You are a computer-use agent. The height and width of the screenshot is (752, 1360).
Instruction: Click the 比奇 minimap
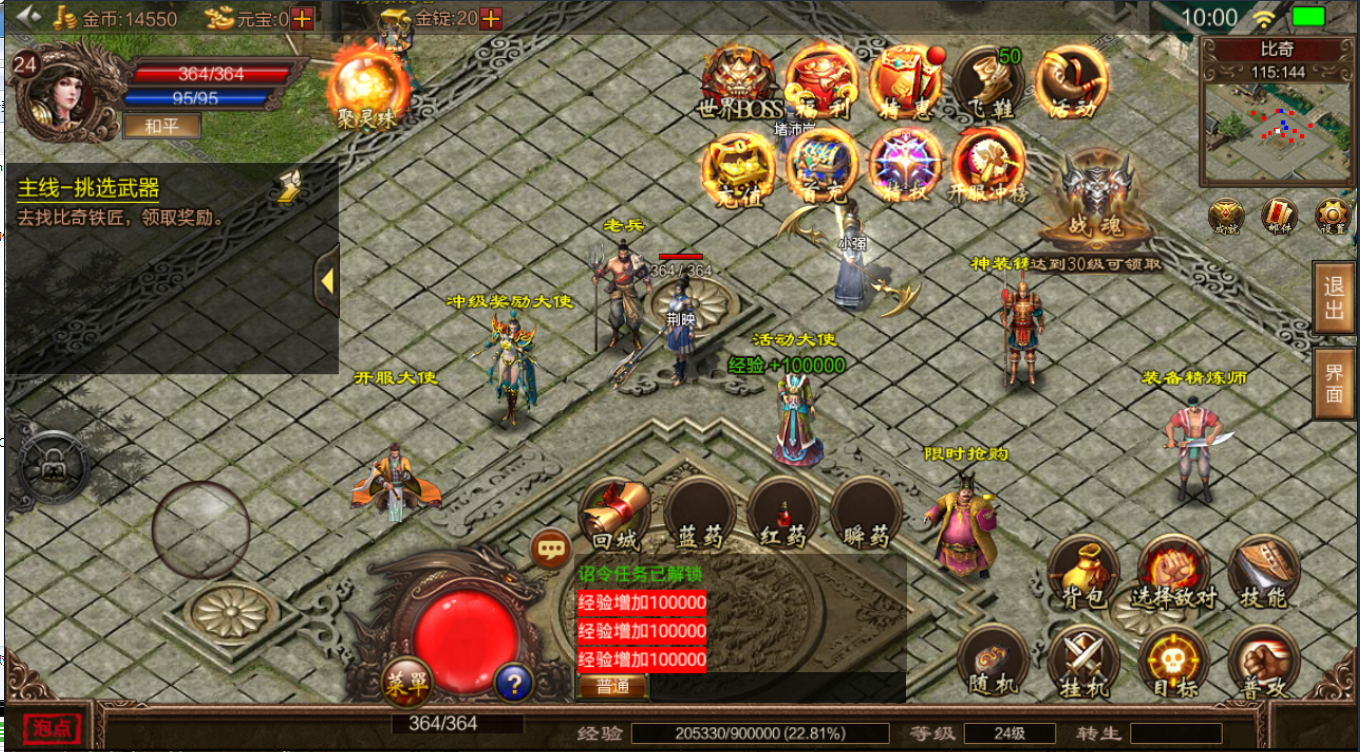(1276, 127)
